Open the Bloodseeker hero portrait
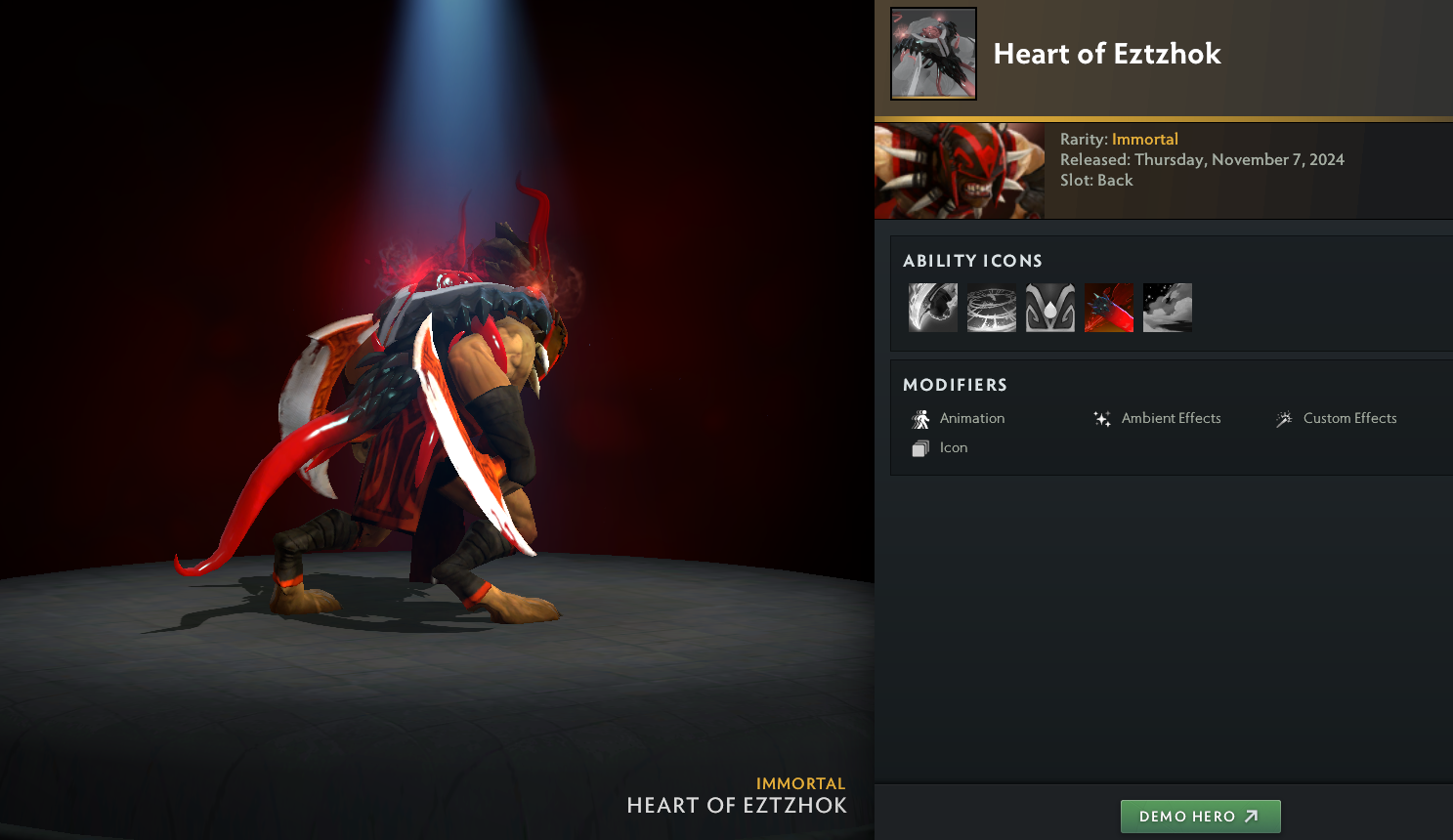This screenshot has height=840, width=1453. click(x=960, y=171)
